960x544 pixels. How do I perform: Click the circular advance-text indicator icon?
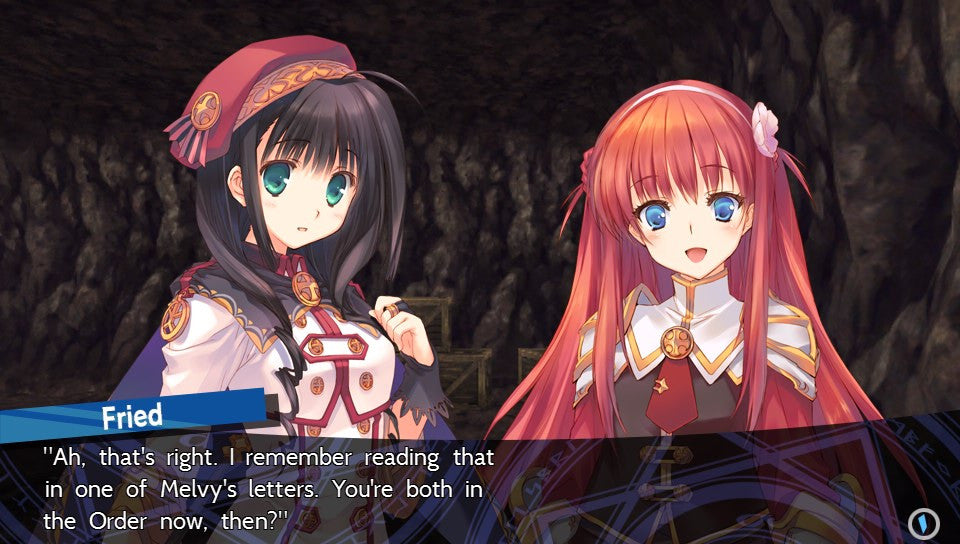922,522
